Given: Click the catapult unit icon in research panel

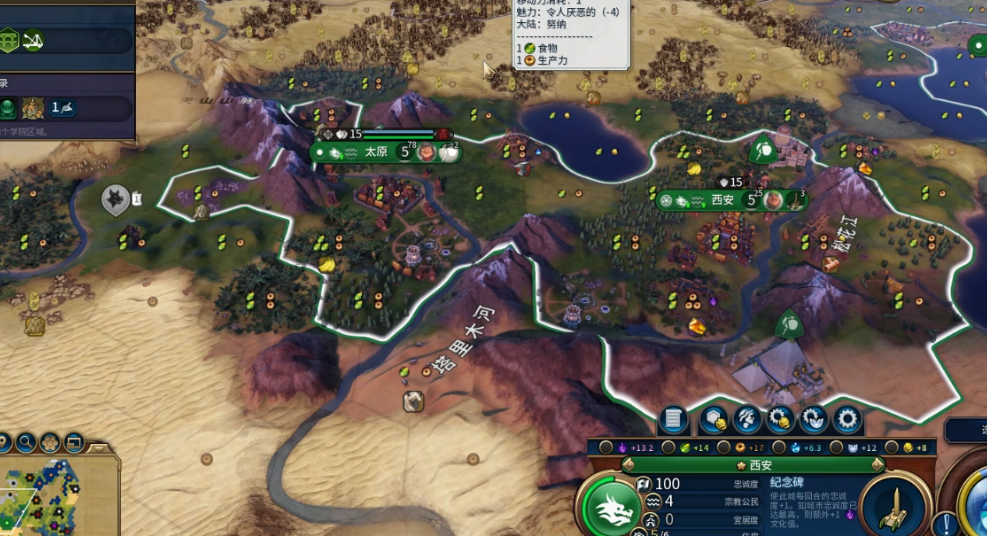Looking at the screenshot, I should [33, 41].
